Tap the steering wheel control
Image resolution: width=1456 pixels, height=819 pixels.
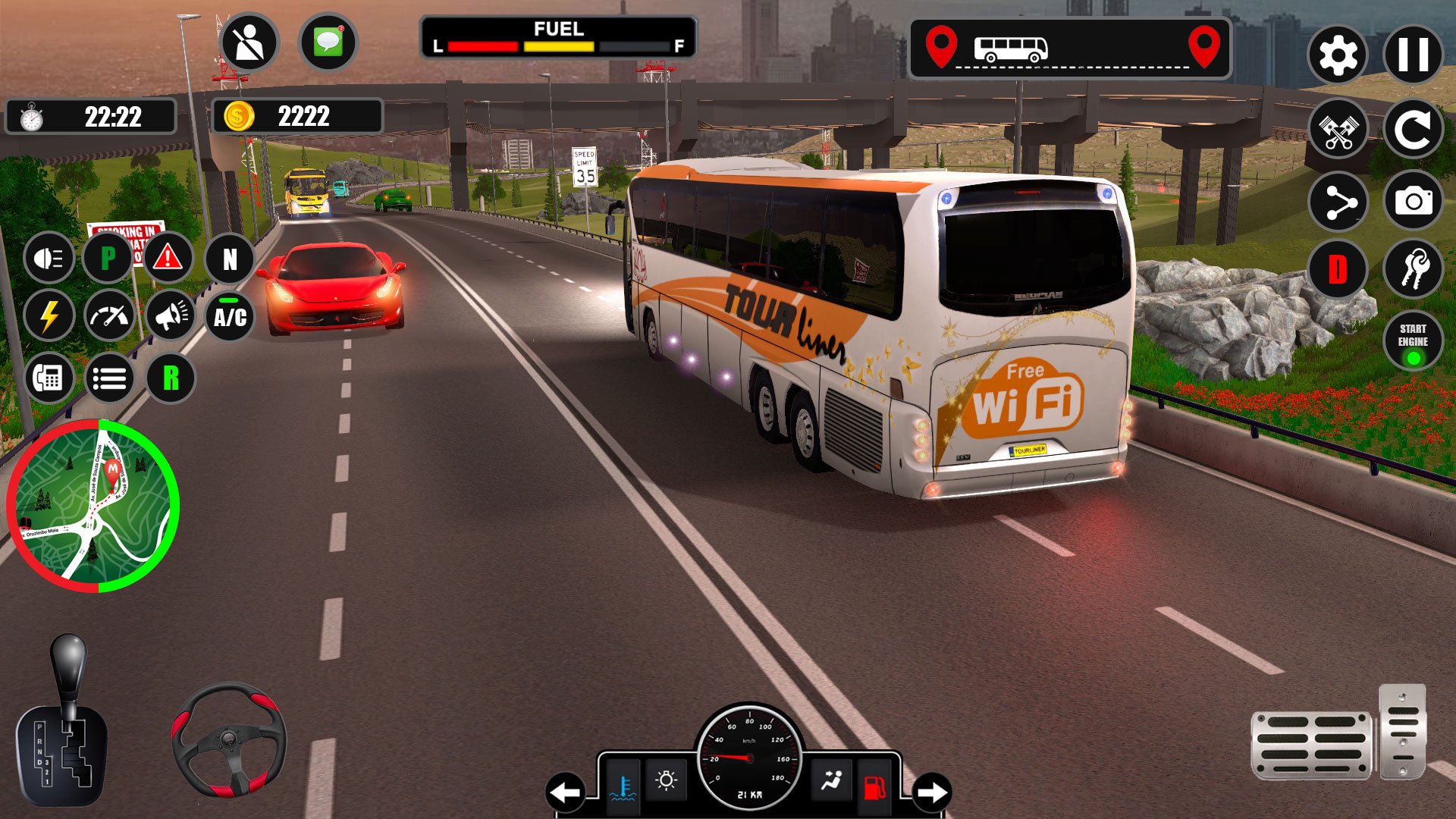(x=228, y=740)
